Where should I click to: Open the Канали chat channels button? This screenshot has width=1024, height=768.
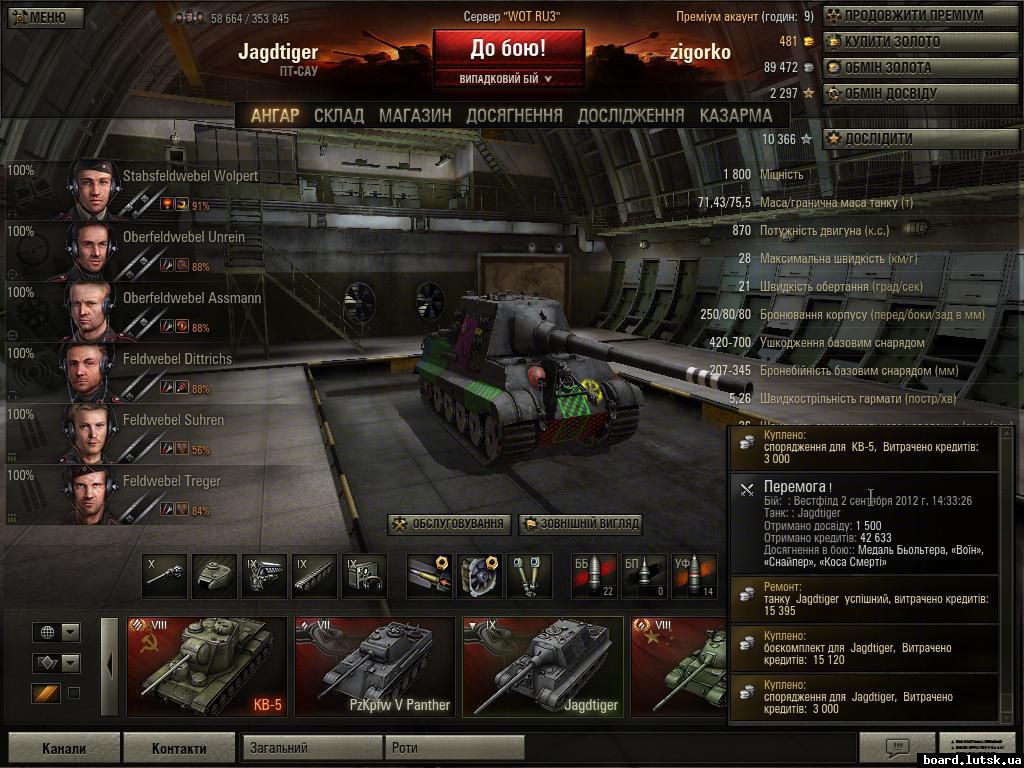(x=64, y=748)
